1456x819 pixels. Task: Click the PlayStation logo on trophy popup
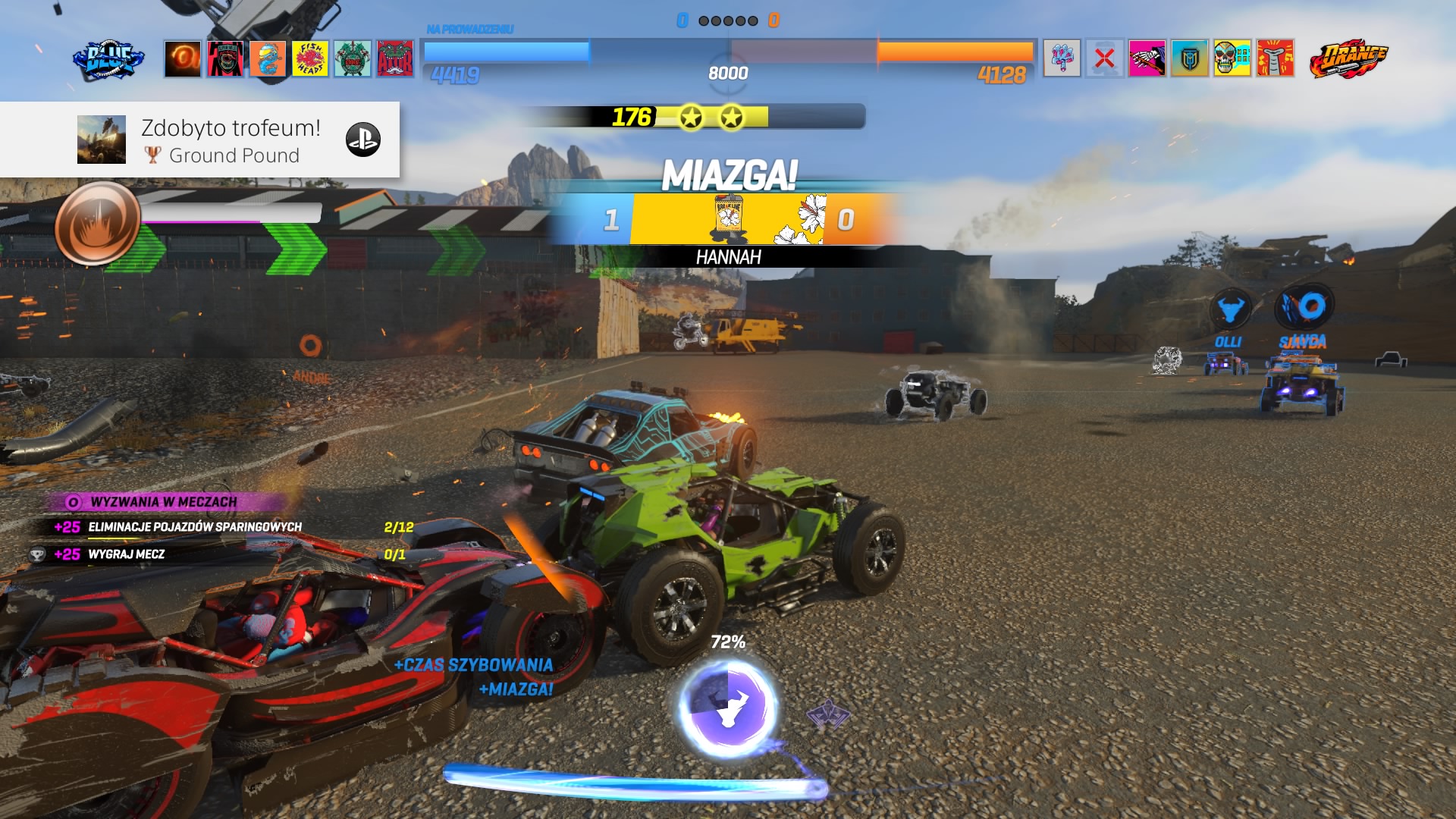pos(362,140)
